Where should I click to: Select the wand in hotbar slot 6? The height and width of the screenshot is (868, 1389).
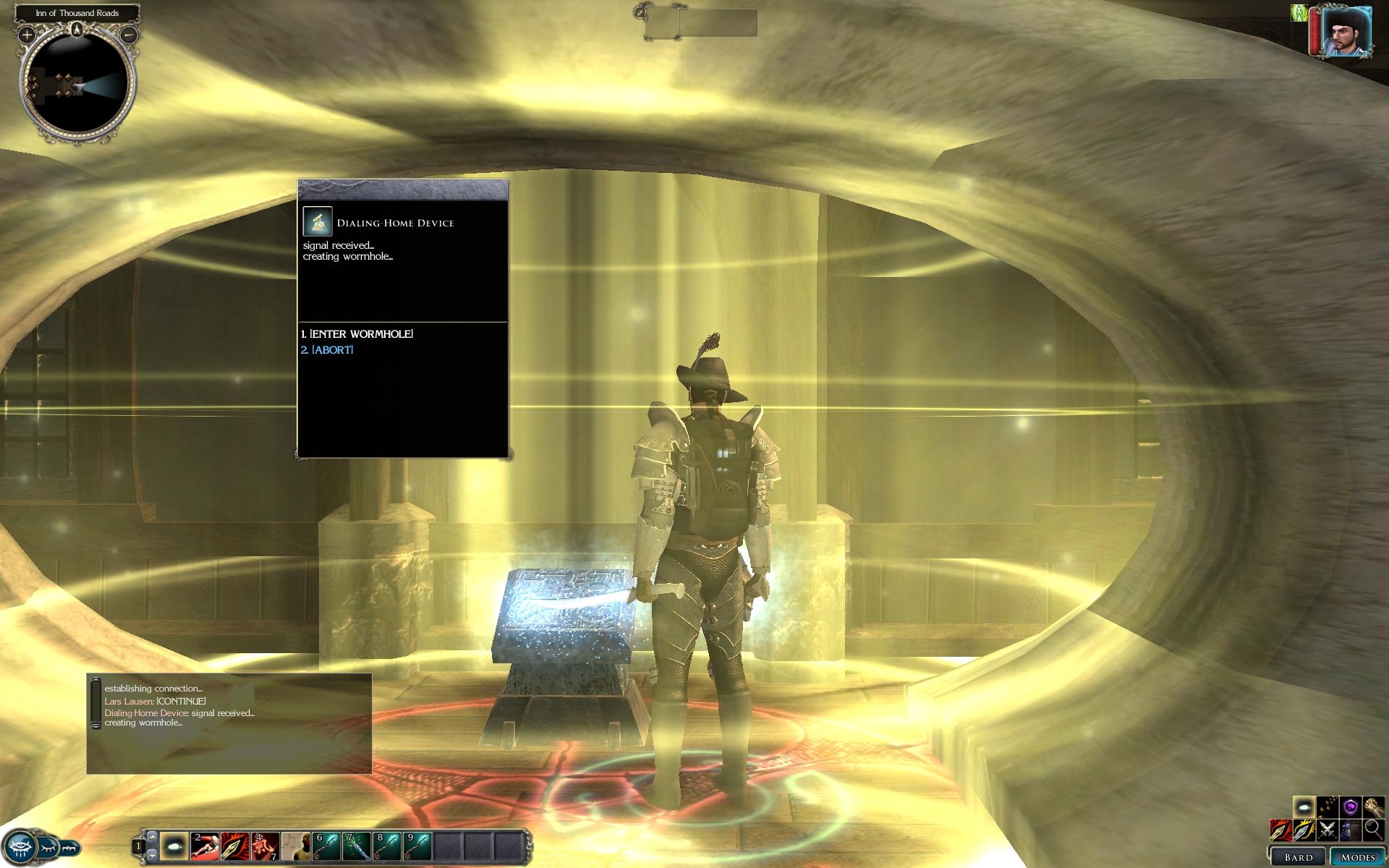[326, 846]
